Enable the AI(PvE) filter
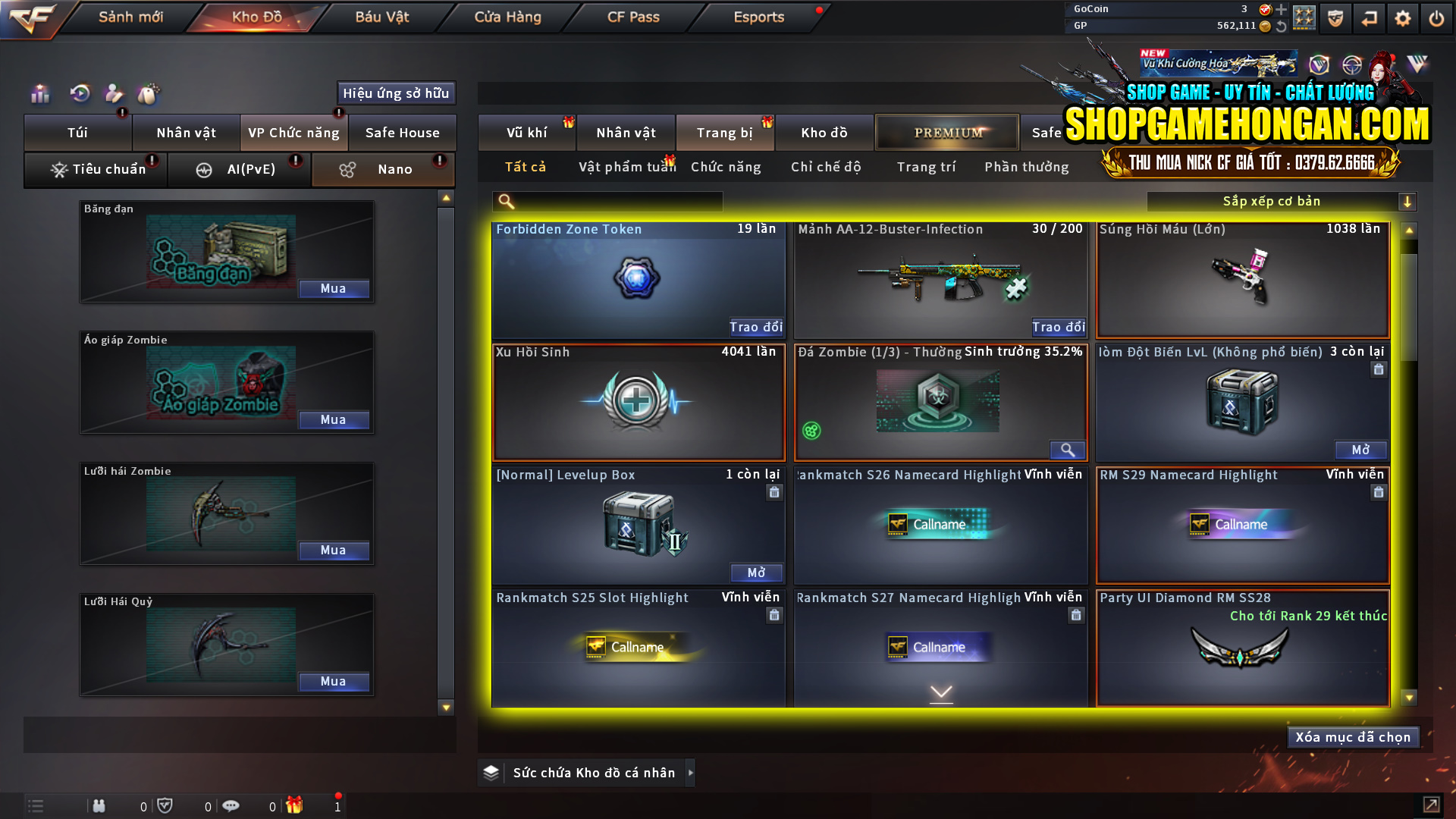 click(239, 169)
